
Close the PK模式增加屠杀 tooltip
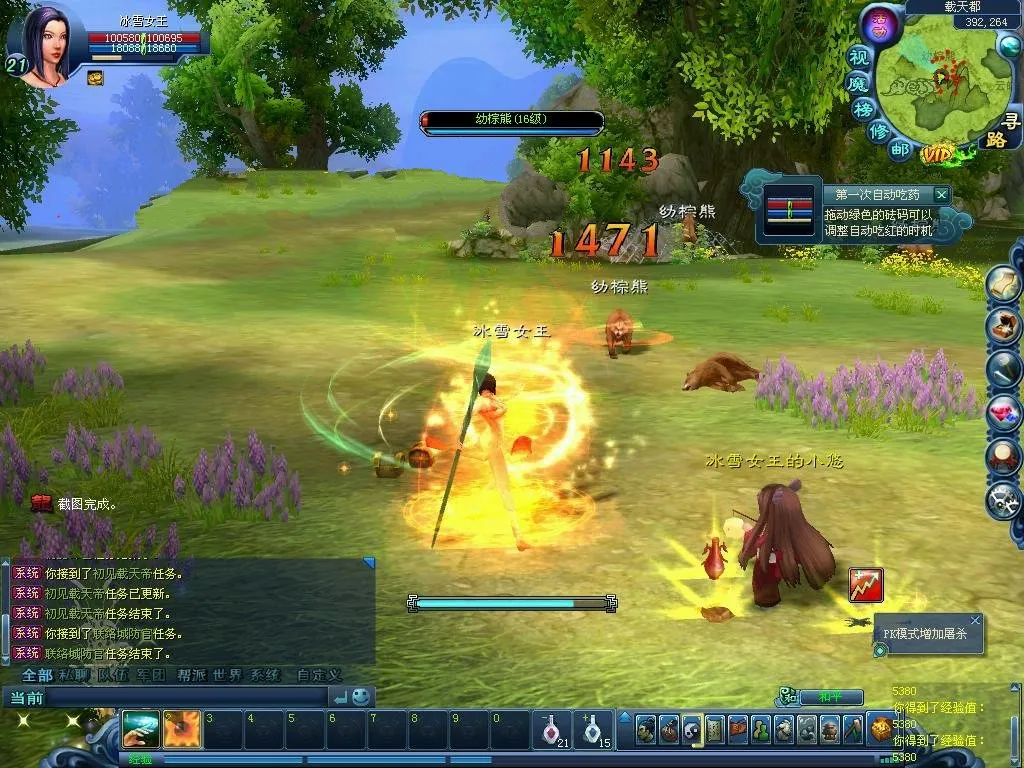coord(975,621)
